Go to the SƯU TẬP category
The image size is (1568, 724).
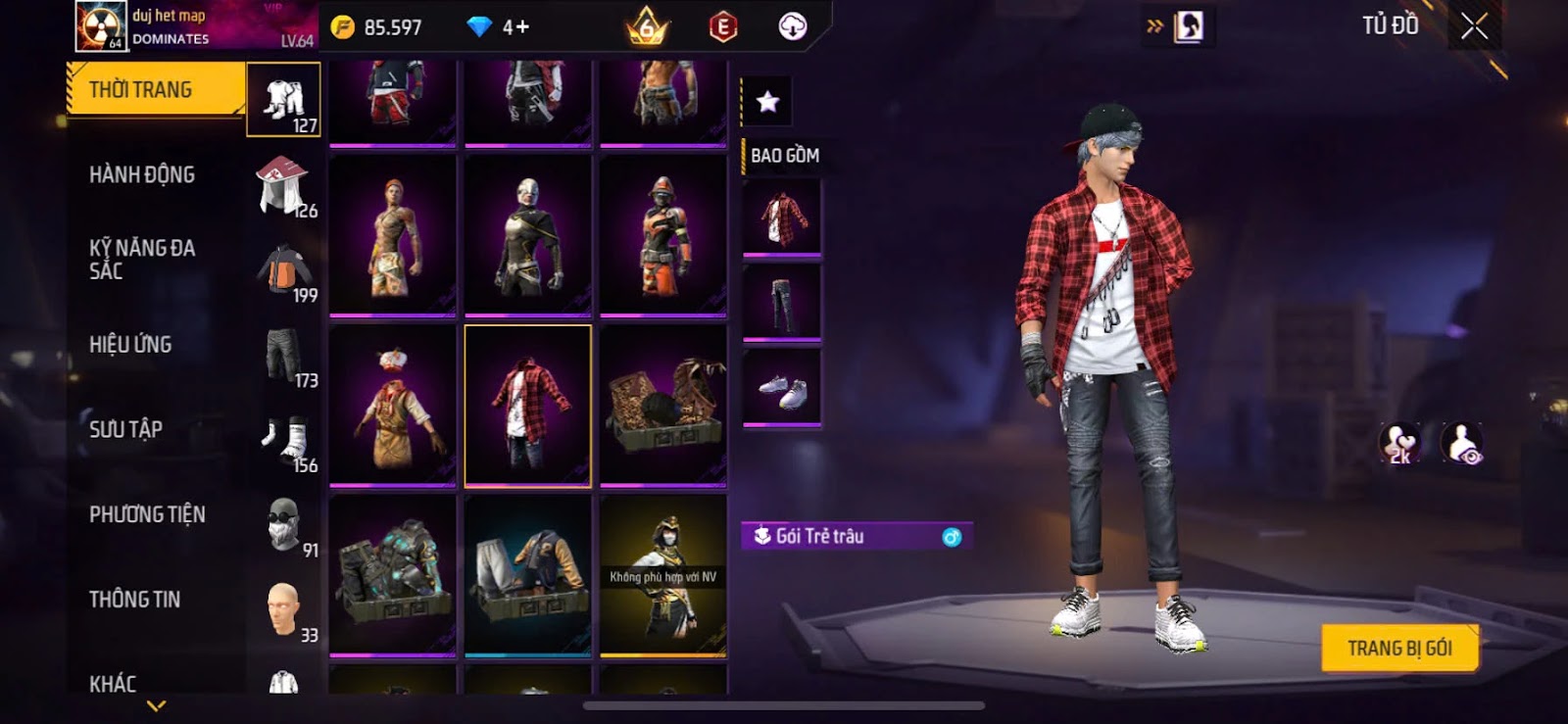tap(125, 429)
